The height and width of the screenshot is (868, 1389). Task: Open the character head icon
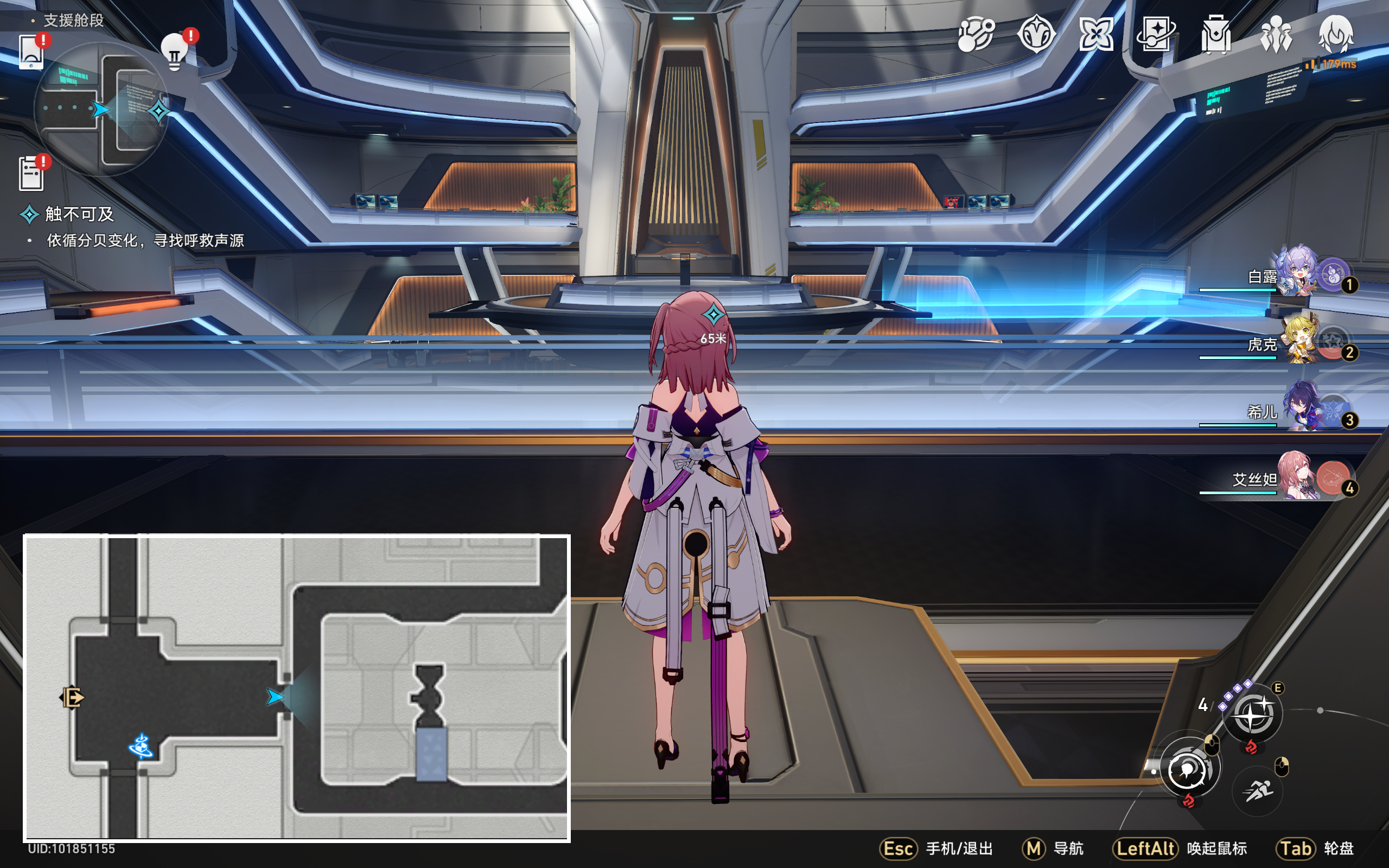(1336, 34)
